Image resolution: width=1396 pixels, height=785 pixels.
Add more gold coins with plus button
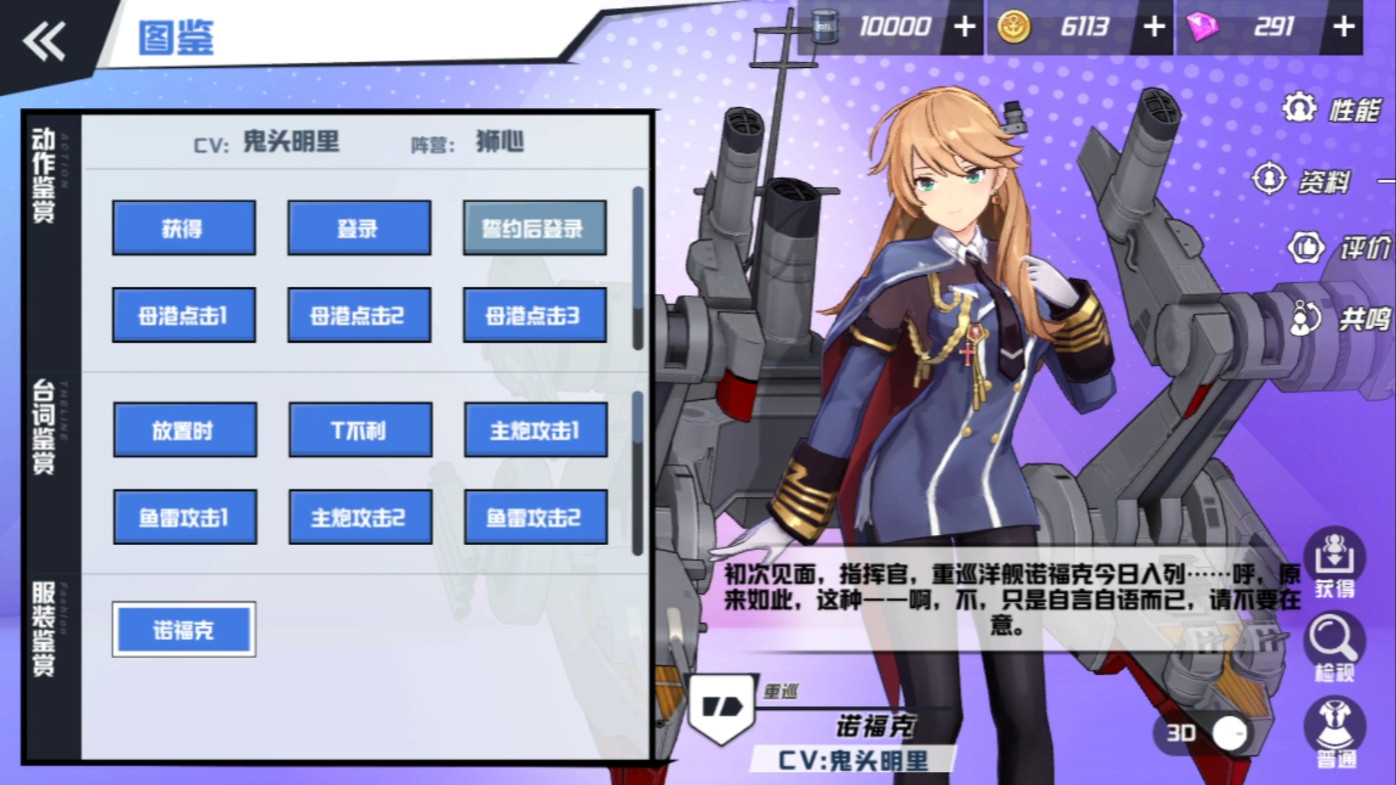coord(1154,27)
